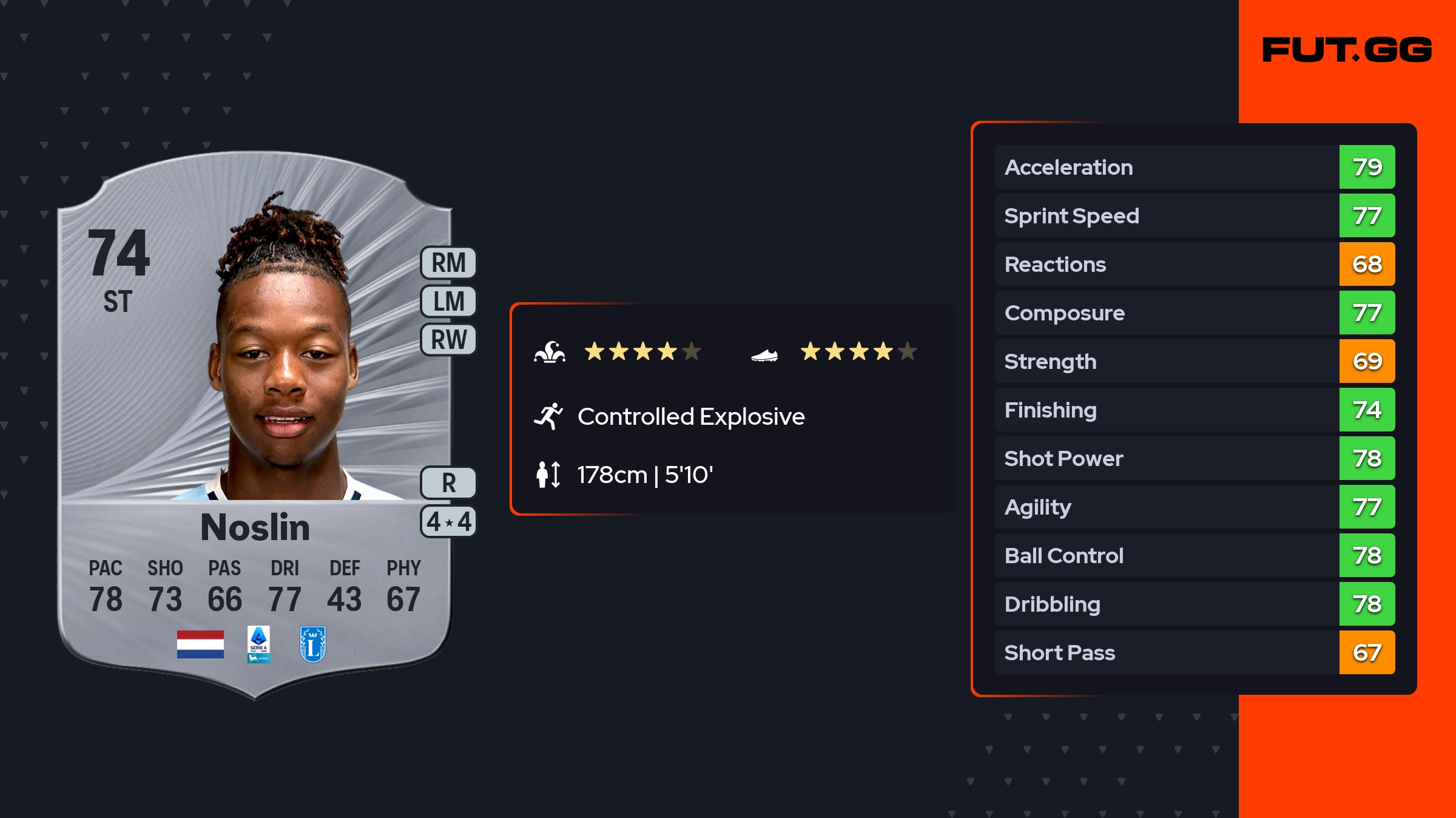Click the skill moves jester icon
Viewport: 1456px width, 818px height.
click(x=550, y=352)
